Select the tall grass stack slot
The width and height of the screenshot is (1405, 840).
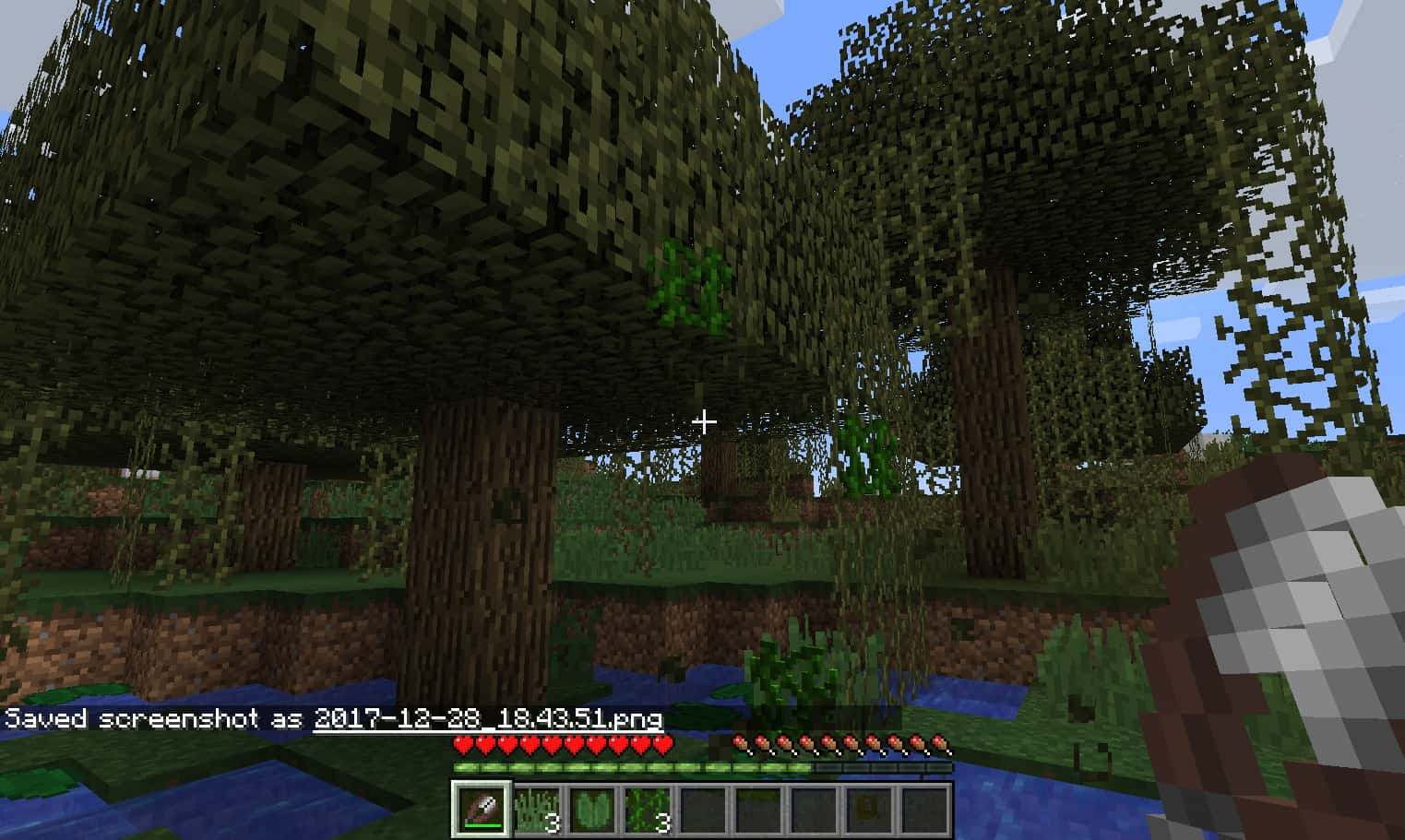tap(536, 809)
